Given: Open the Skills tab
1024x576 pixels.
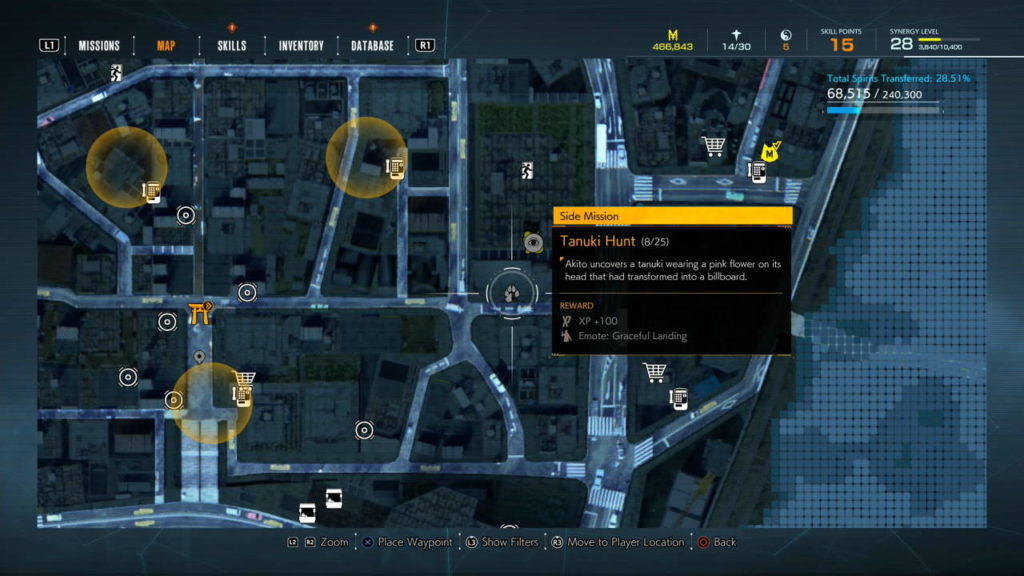Looking at the screenshot, I should coord(231,46).
